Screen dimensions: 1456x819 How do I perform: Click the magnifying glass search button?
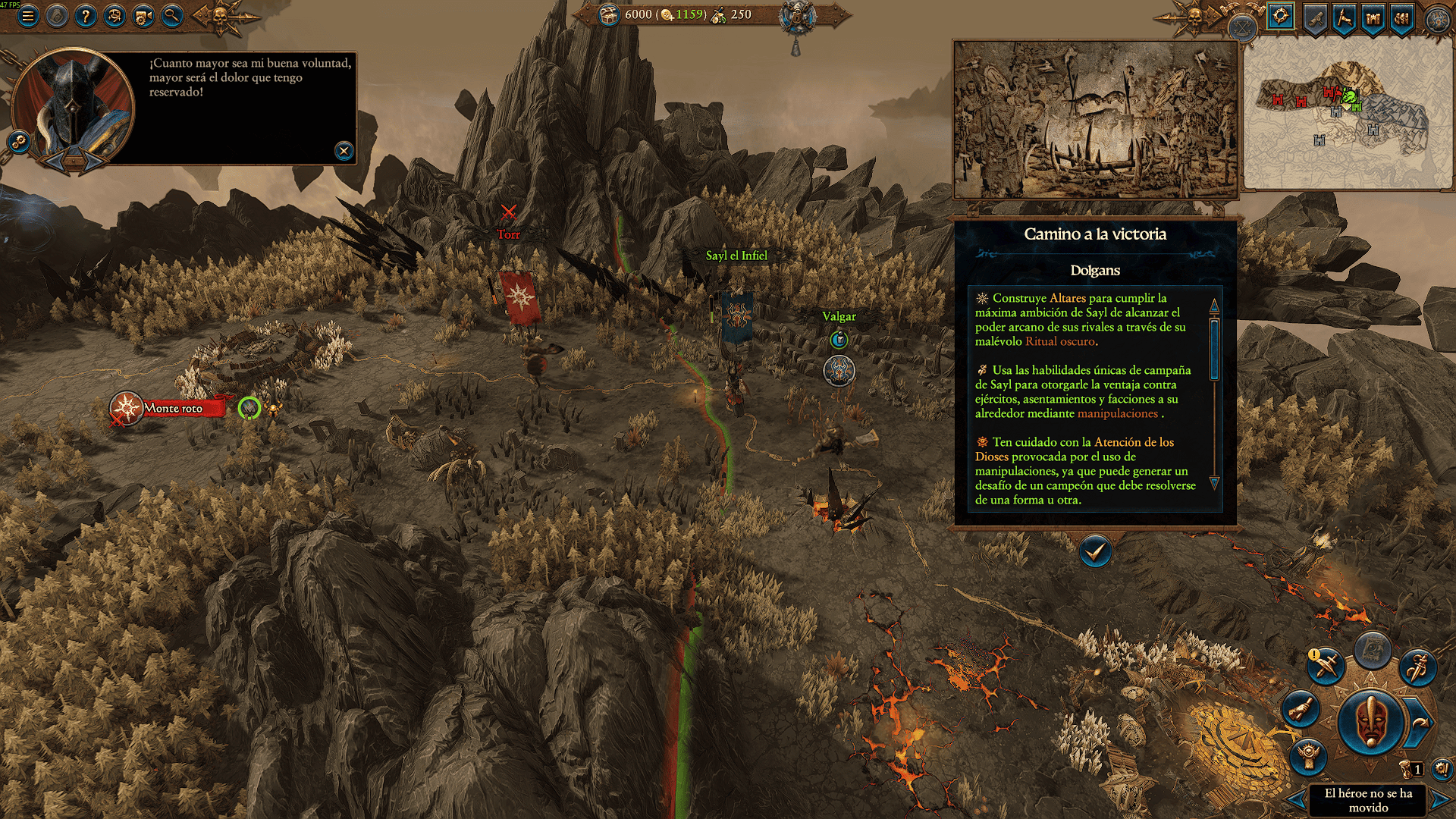pos(172,16)
